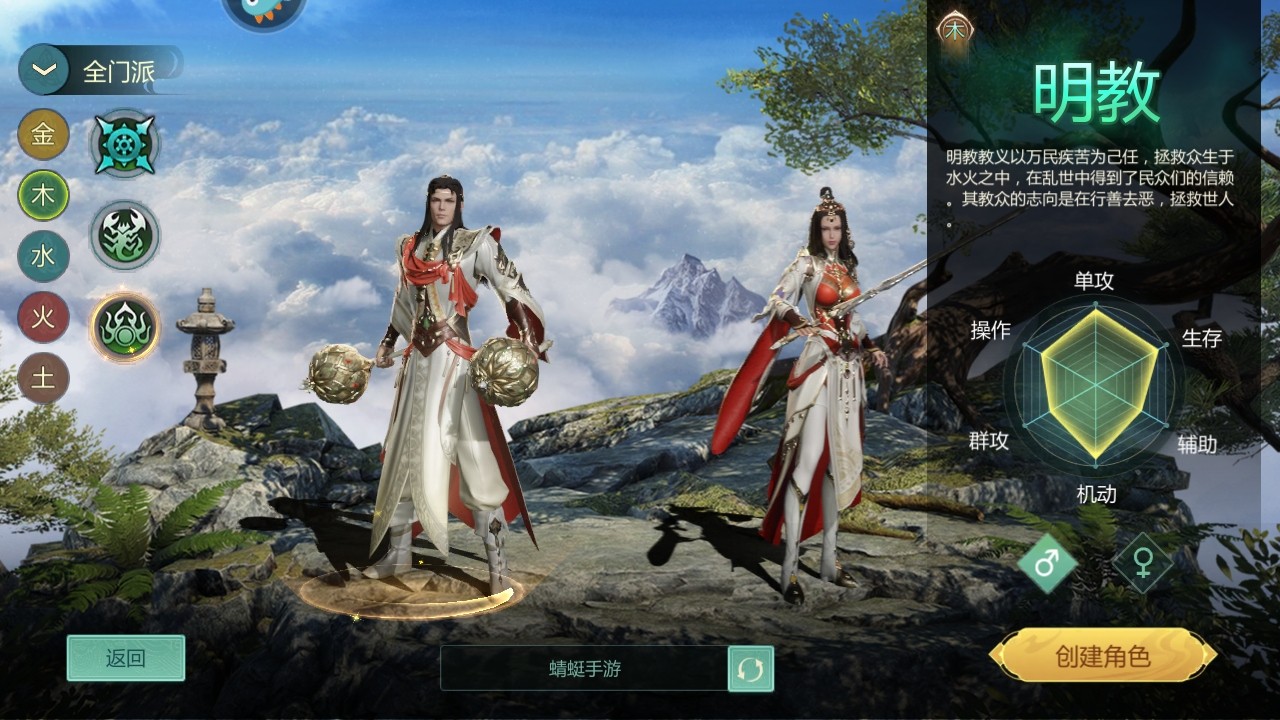The height and width of the screenshot is (720, 1280).
Task: Select the highlighted 木 (wood) element icon
Action: tap(43, 196)
